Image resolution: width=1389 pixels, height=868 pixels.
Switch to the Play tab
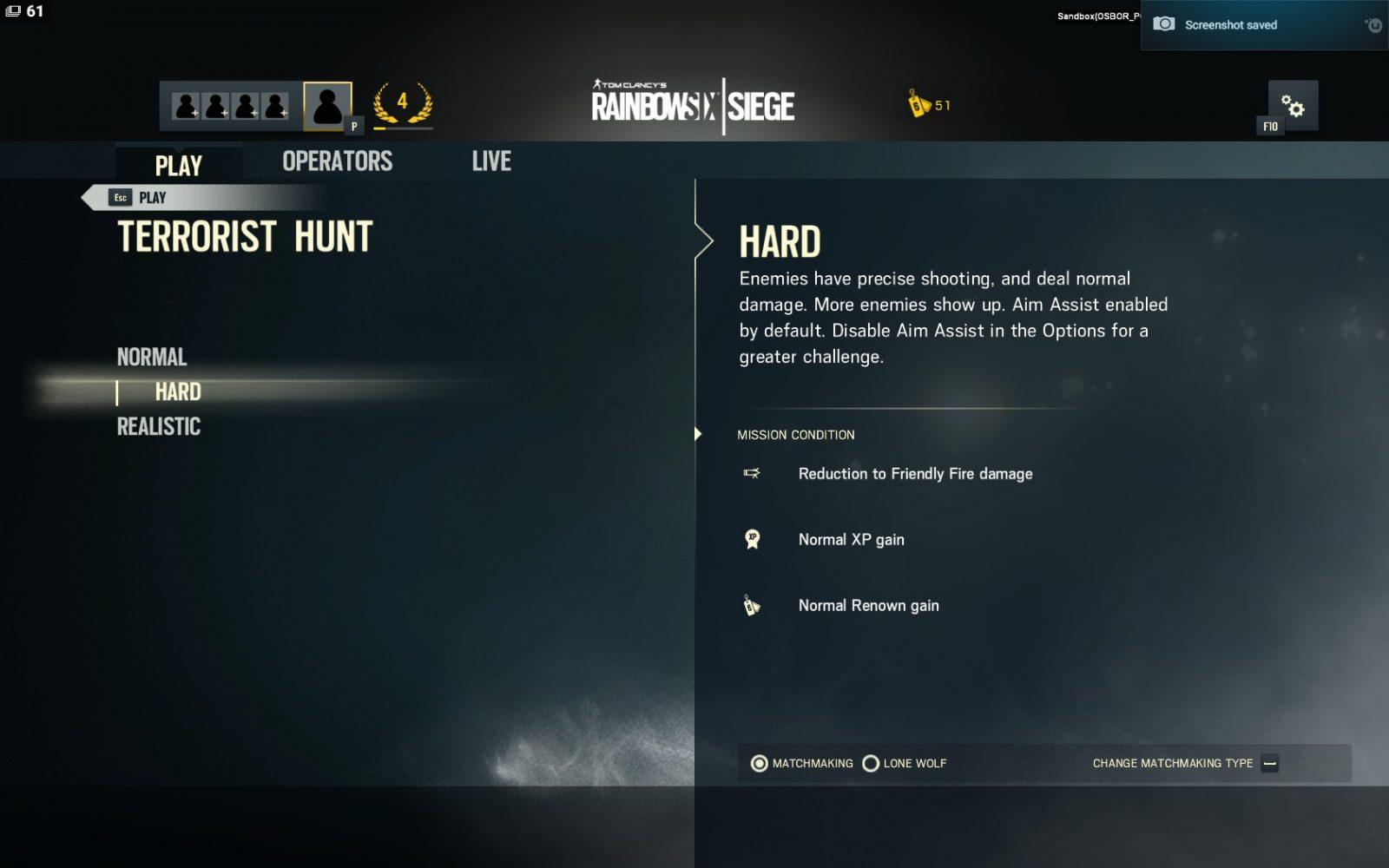[178, 164]
